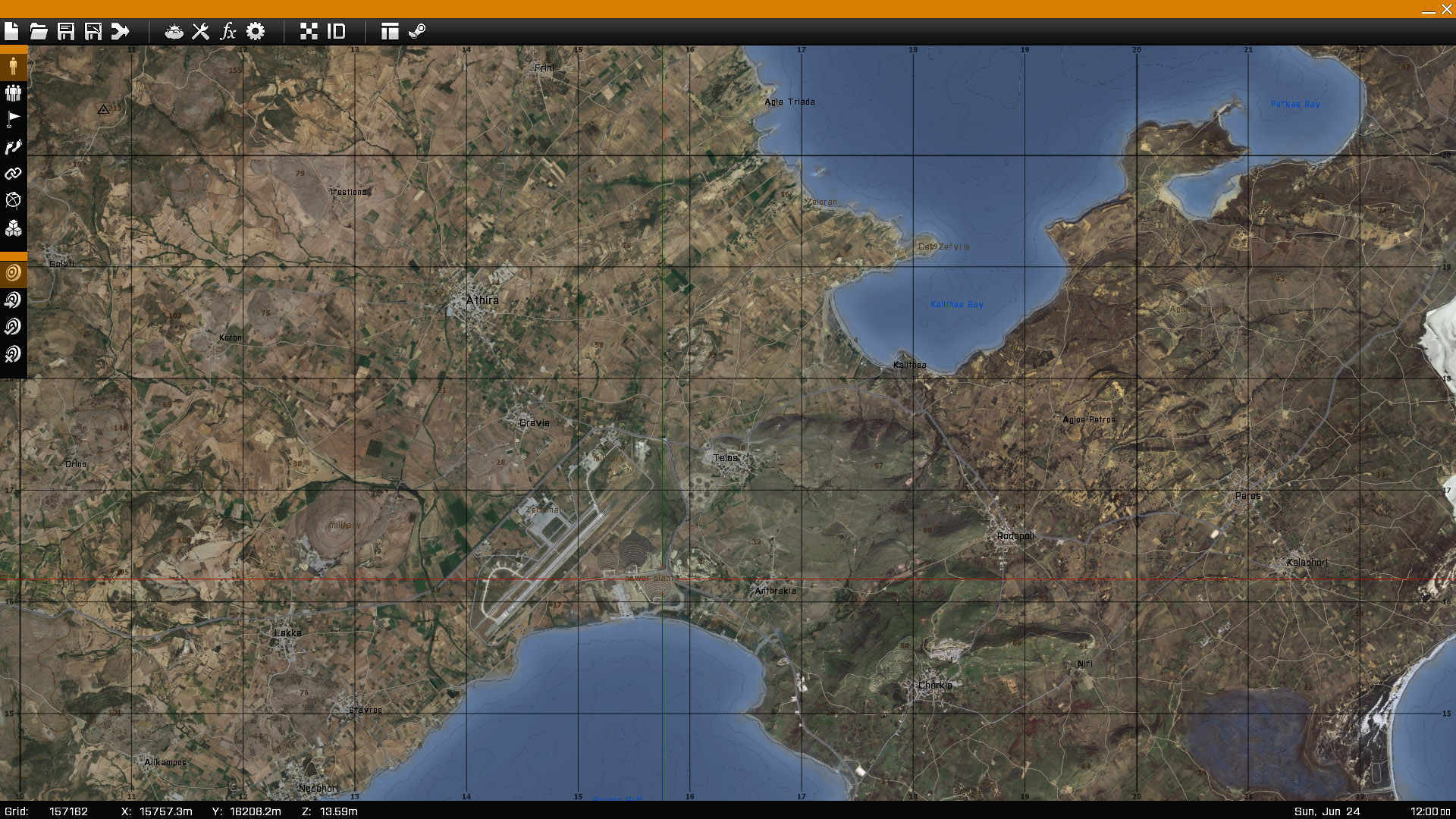
Task: Save the scenario with the first floppy disk
Action: coord(66,31)
